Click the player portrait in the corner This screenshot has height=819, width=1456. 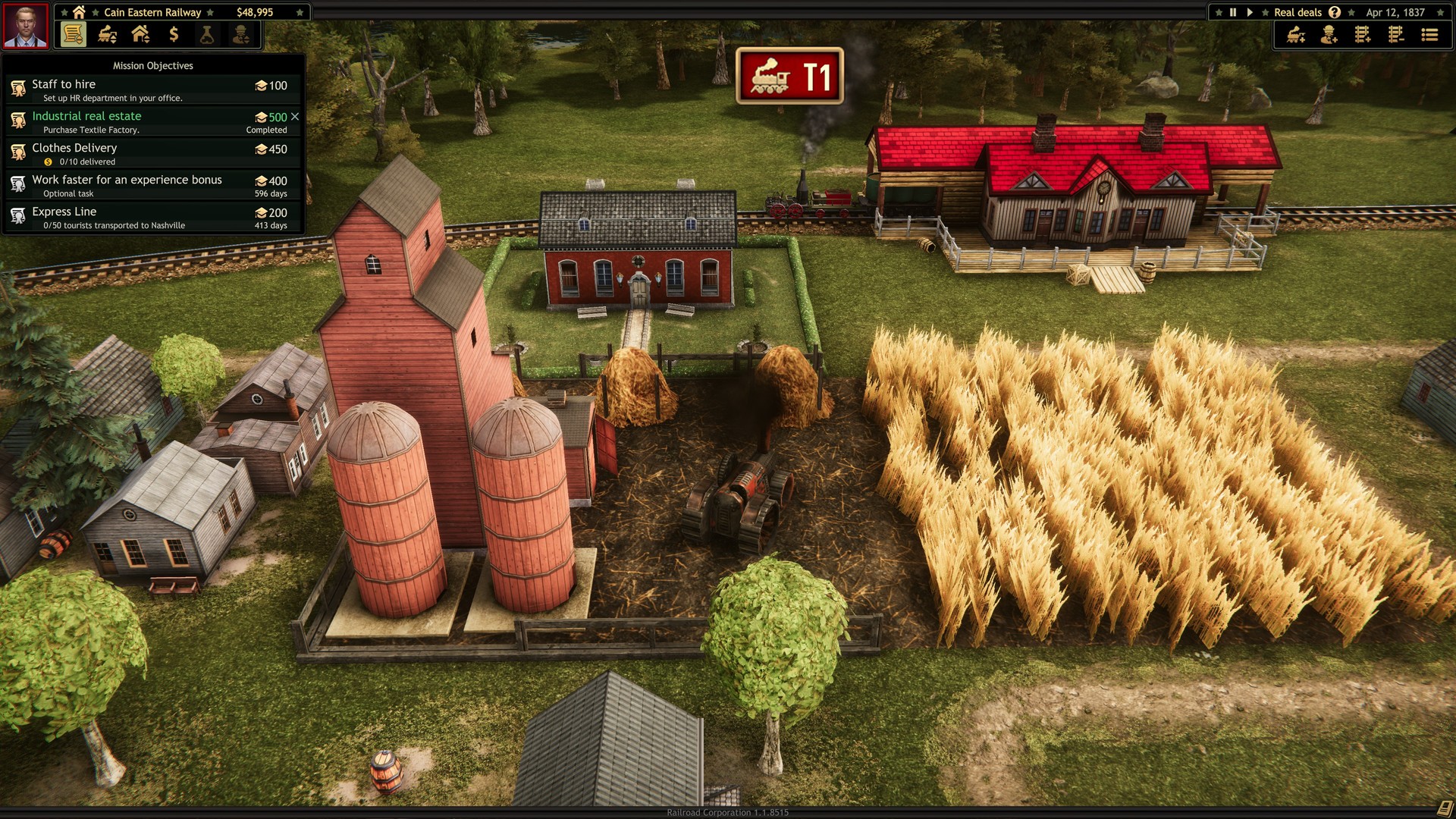[25, 25]
